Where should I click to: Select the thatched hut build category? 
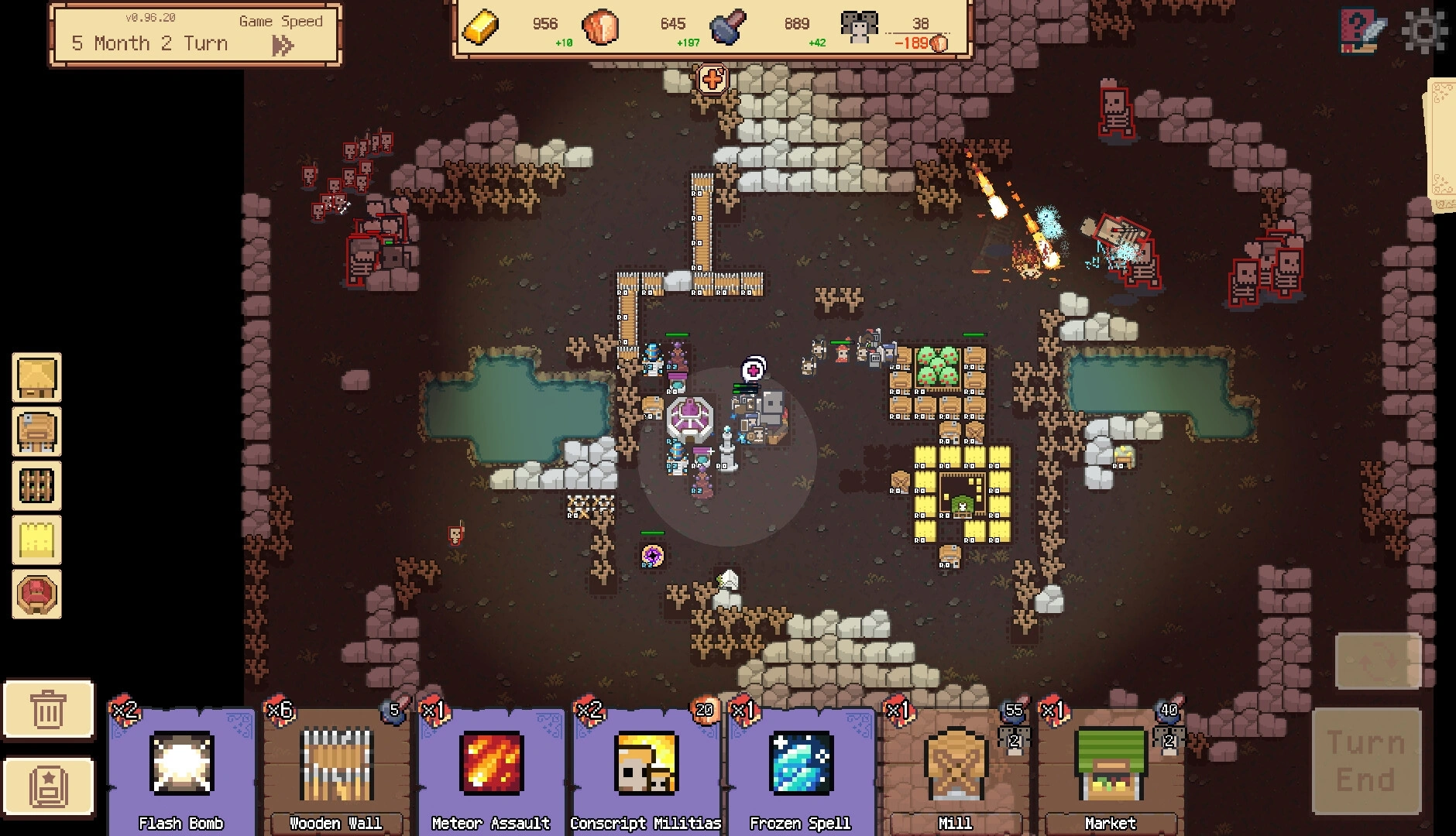[36, 378]
